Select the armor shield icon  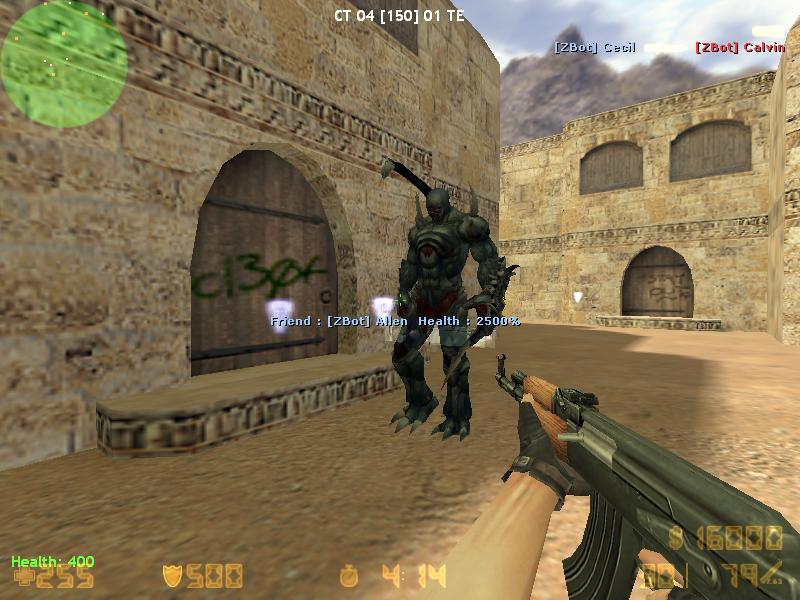[172, 576]
